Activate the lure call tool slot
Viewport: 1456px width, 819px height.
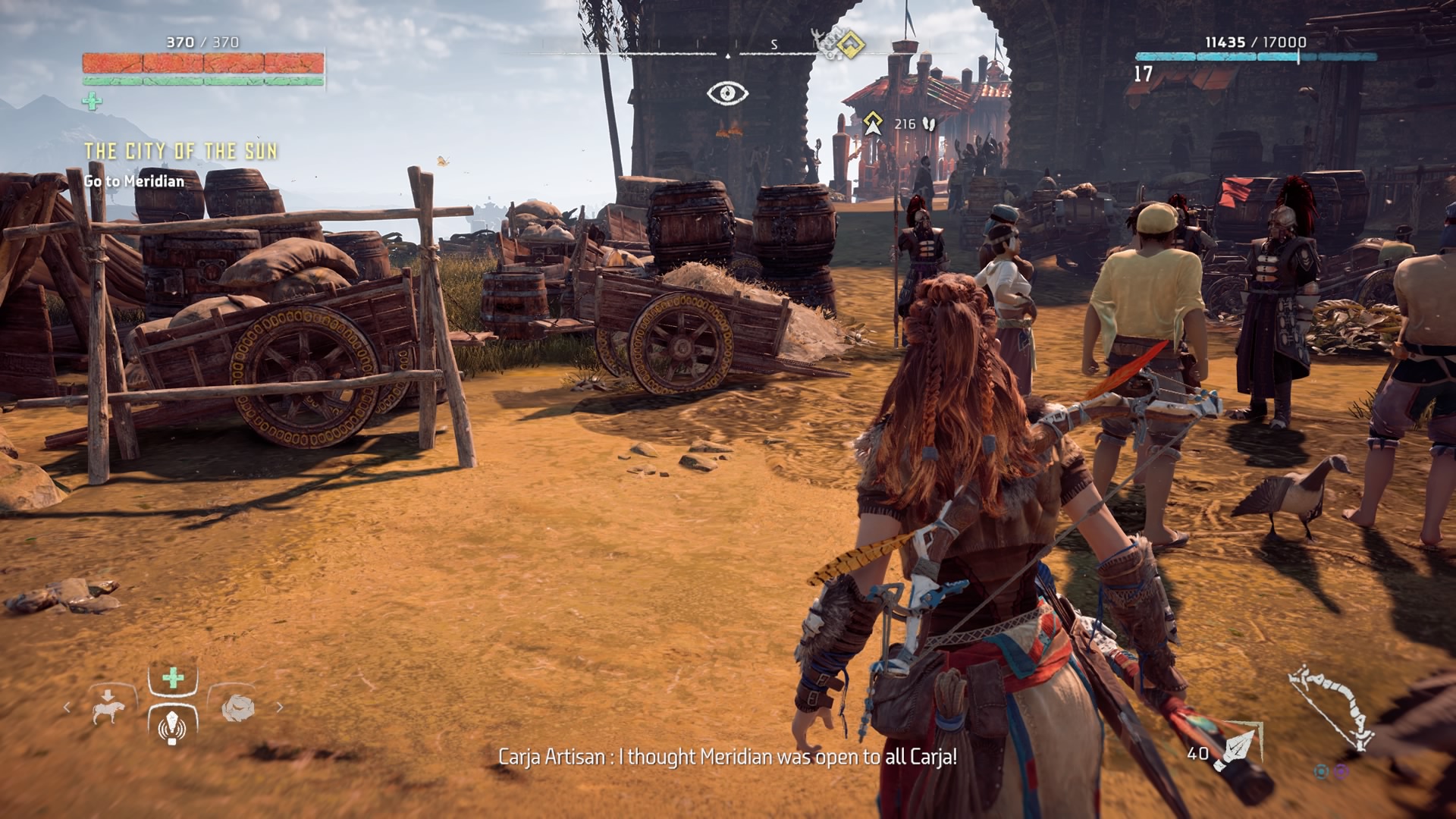(x=174, y=725)
